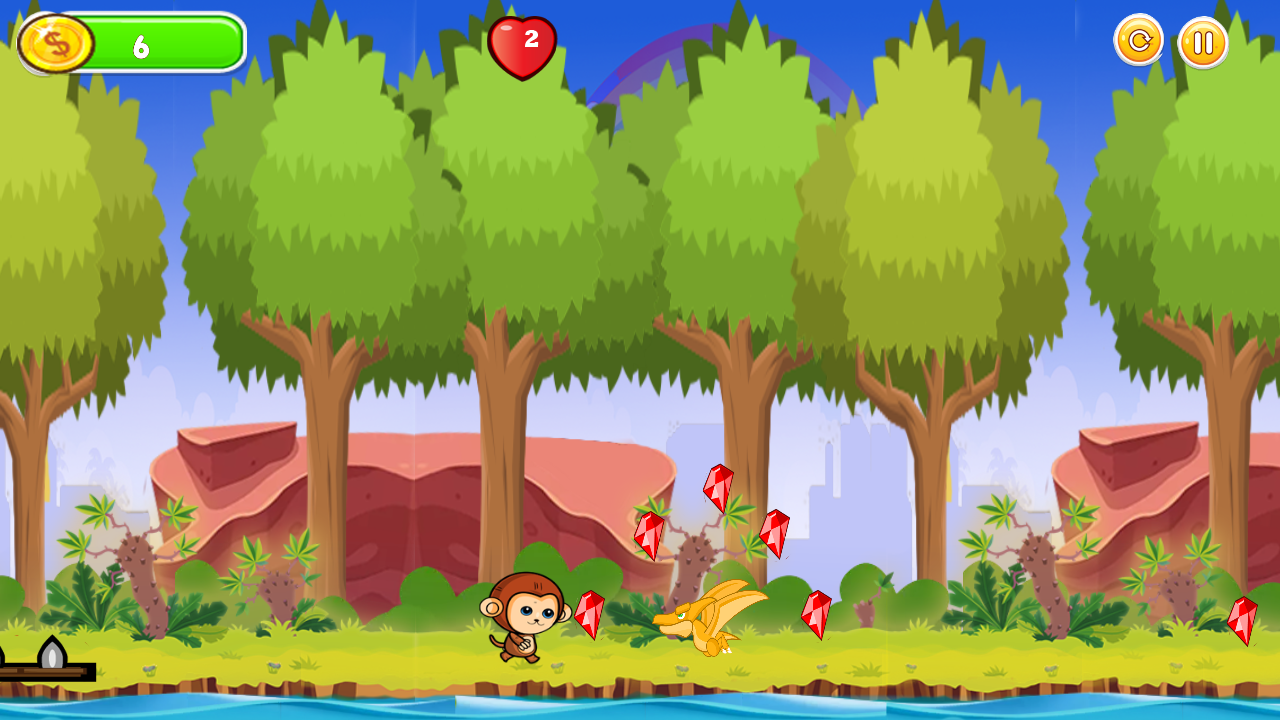Click the water at the screen bottom
1280x720 pixels.
click(x=640, y=705)
